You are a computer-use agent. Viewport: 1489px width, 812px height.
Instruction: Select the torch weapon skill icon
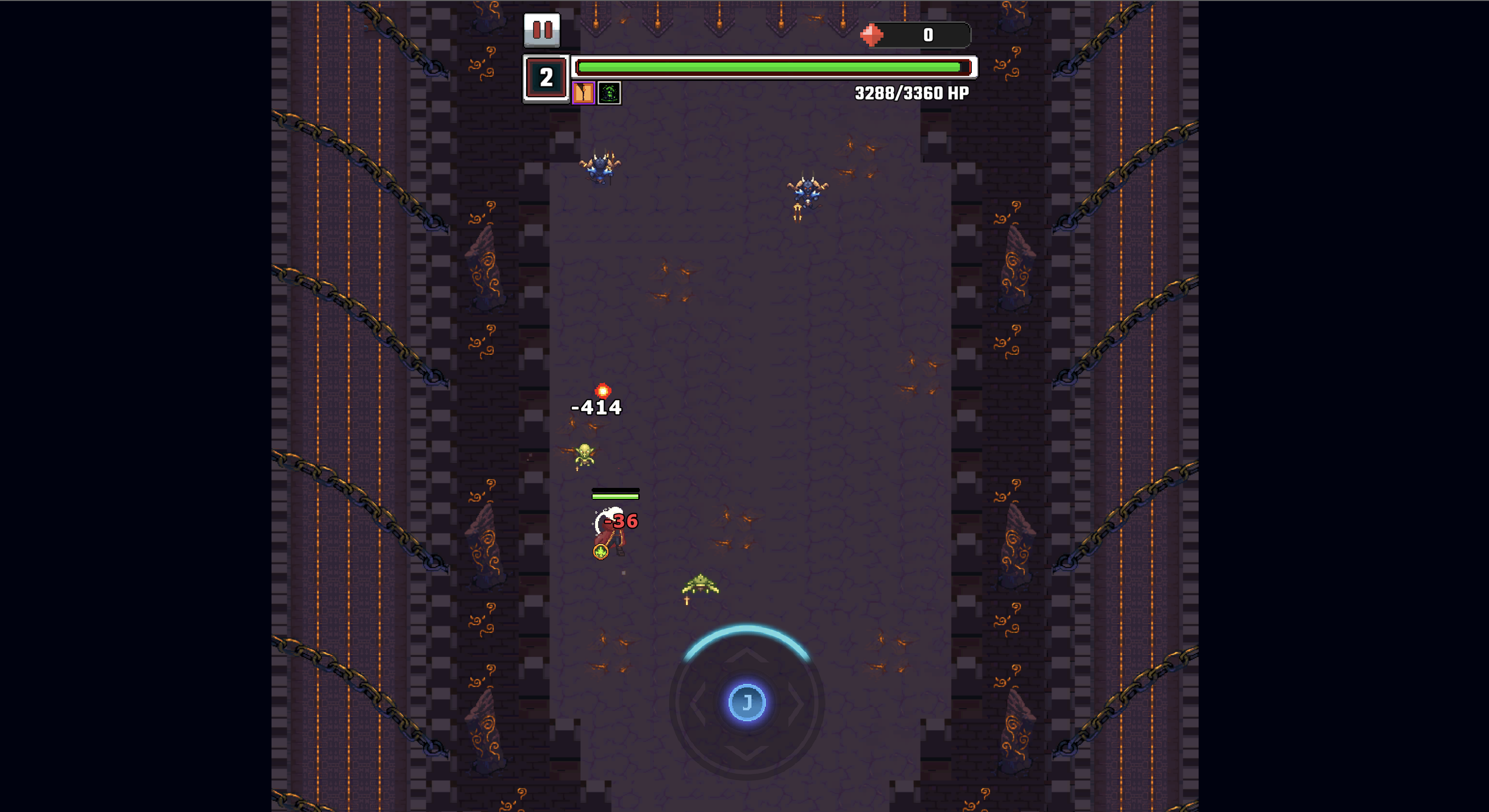(583, 93)
